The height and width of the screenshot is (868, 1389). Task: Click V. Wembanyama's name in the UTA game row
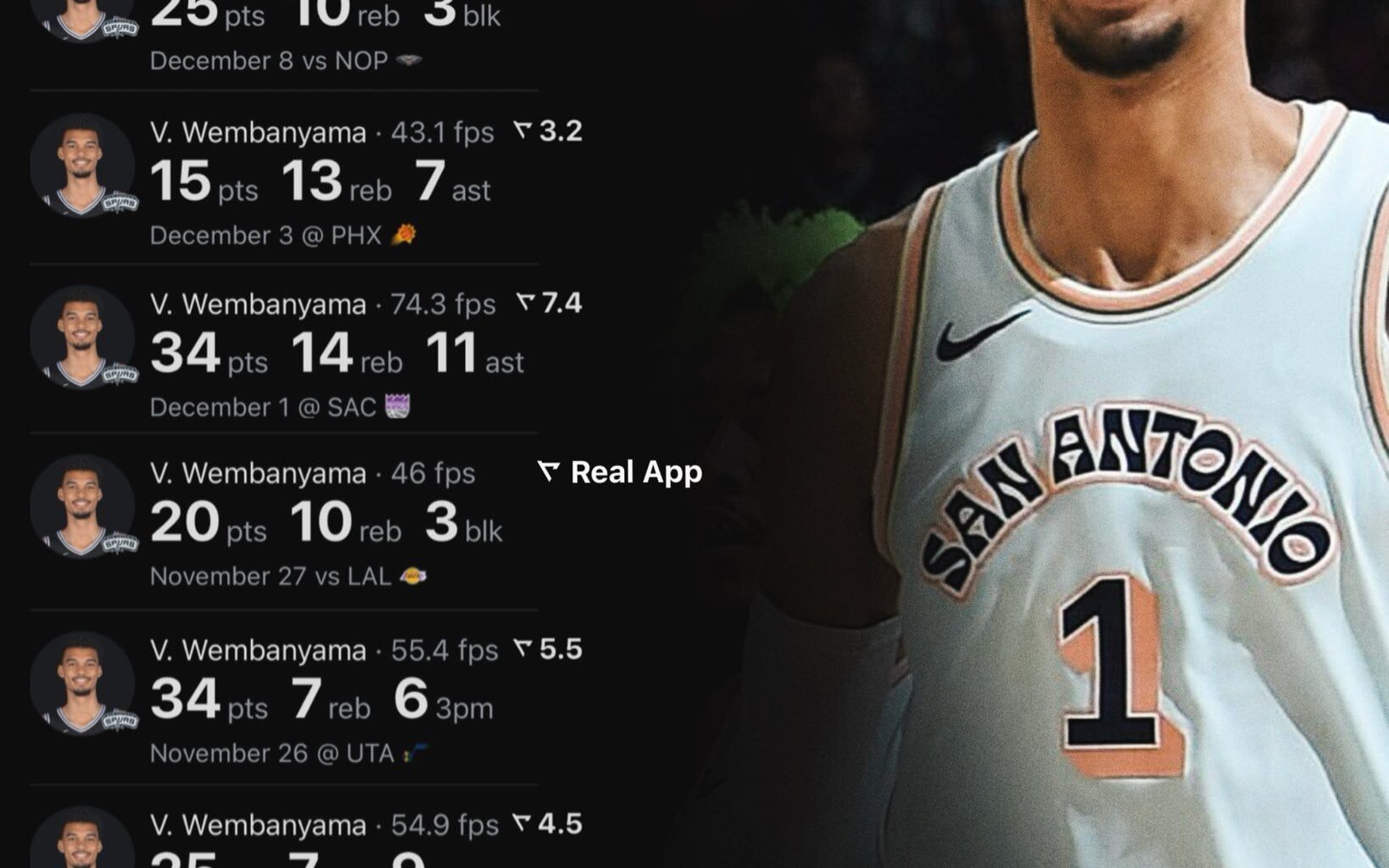tap(260, 651)
